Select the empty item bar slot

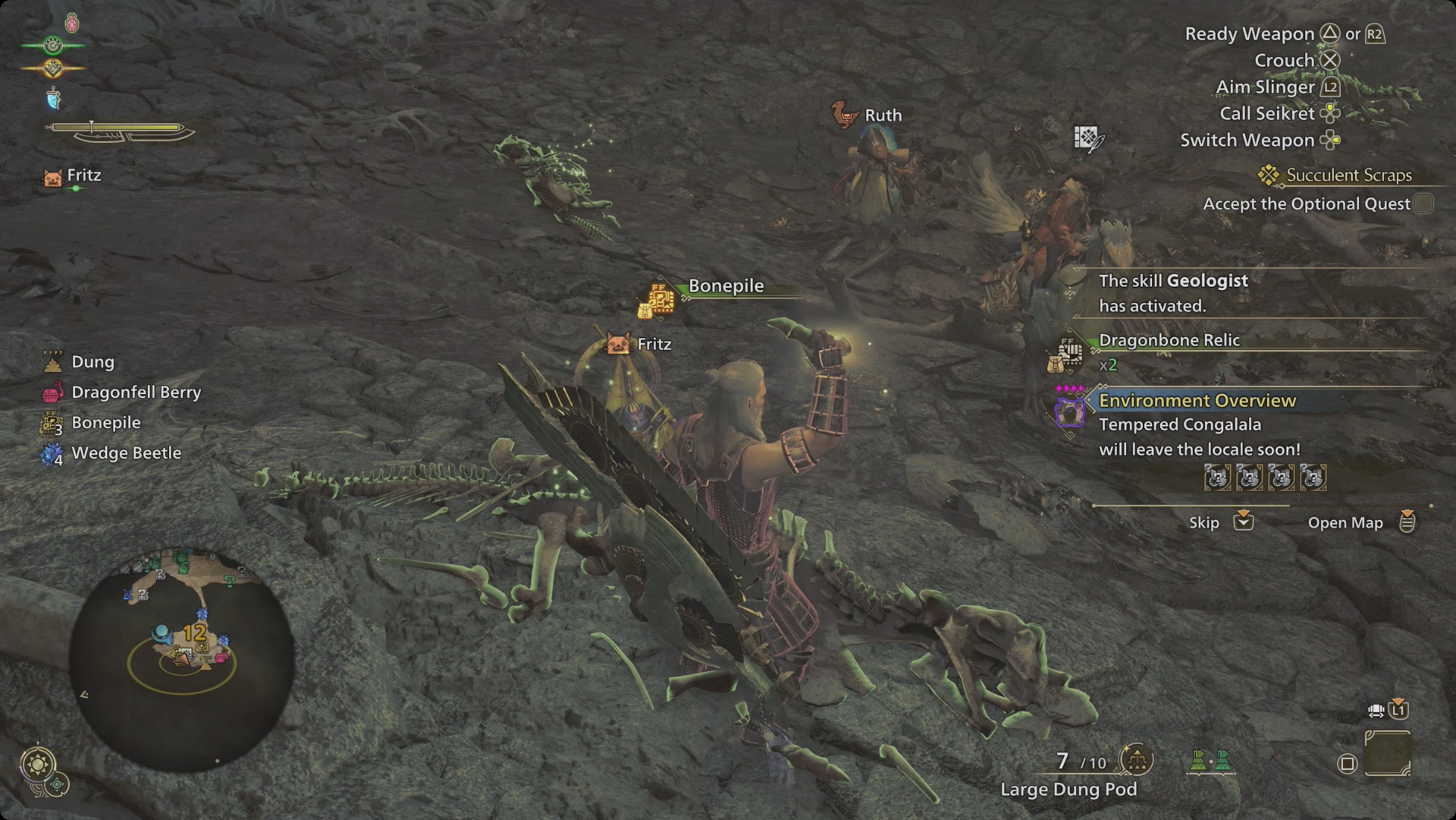click(1388, 753)
